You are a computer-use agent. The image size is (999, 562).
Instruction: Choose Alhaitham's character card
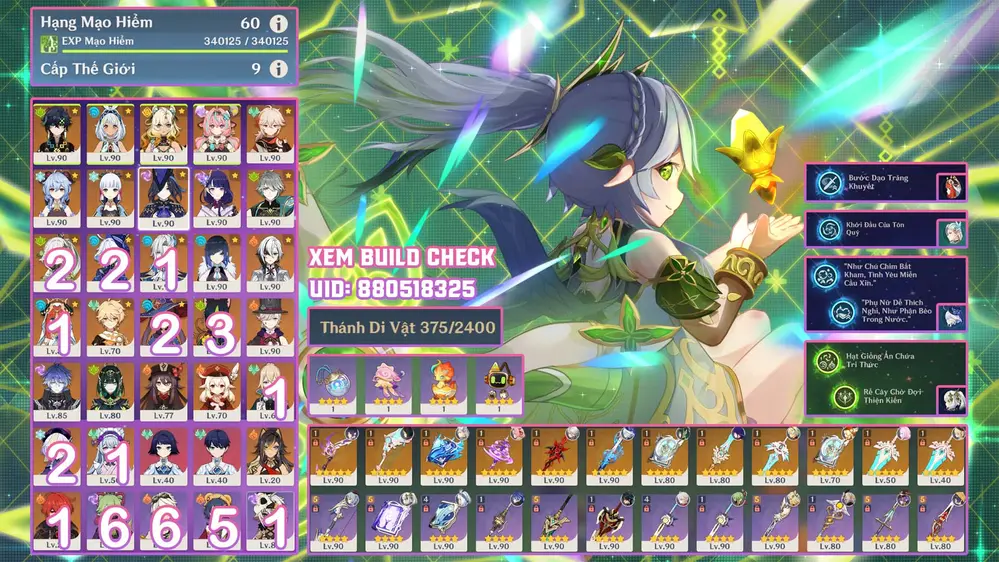[x=269, y=197]
